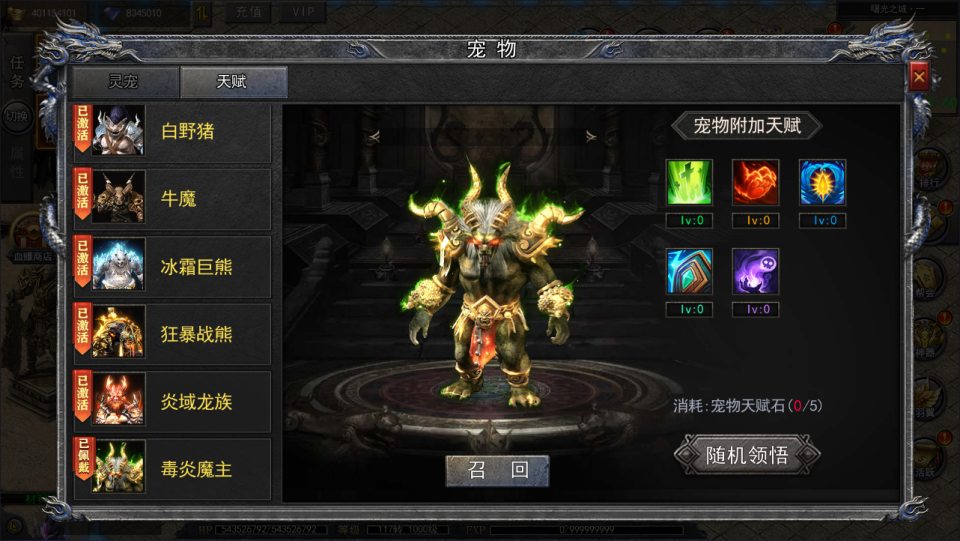Screen dimensions: 960x541
Task: Open the 狂暴战熊 pet entry
Action: click(x=172, y=333)
